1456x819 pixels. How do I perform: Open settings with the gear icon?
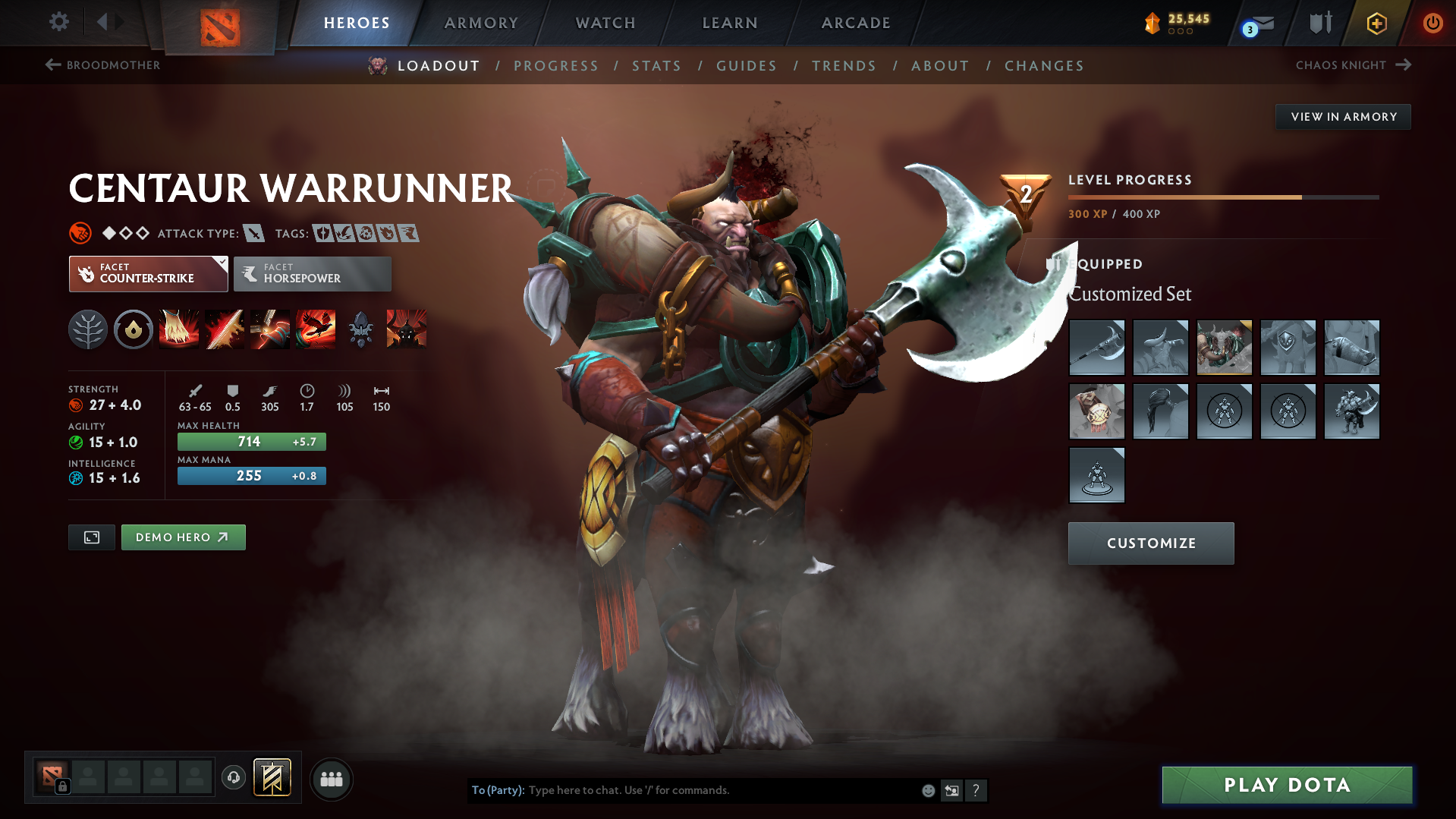tap(58, 22)
